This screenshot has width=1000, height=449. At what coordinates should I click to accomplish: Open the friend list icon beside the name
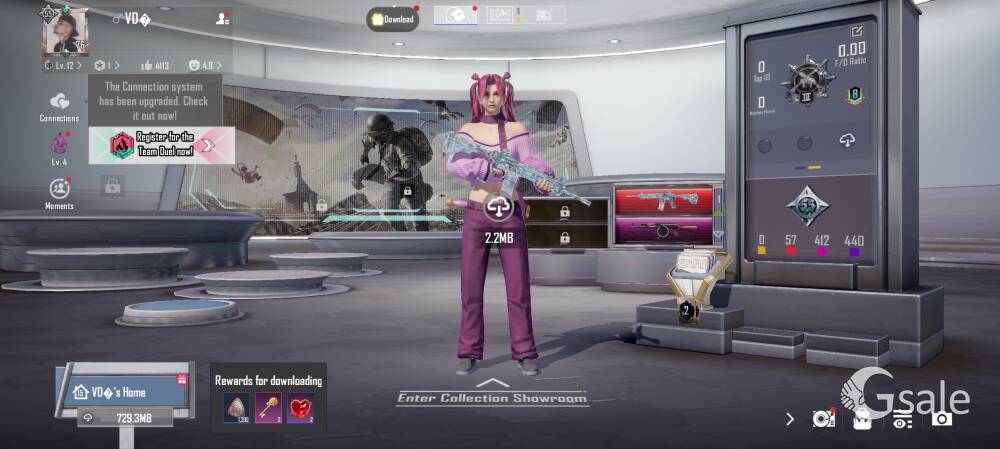tap(222, 18)
